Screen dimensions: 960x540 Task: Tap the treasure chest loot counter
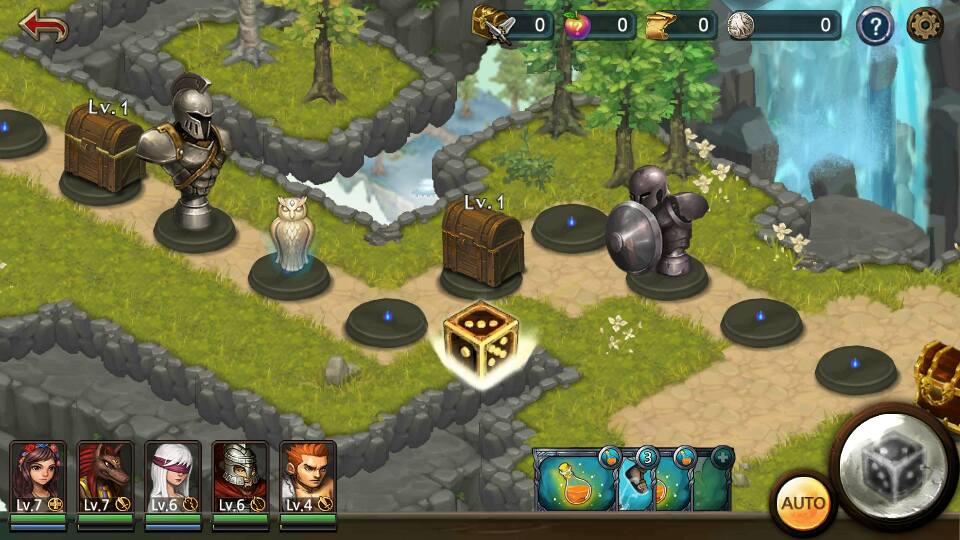513,25
